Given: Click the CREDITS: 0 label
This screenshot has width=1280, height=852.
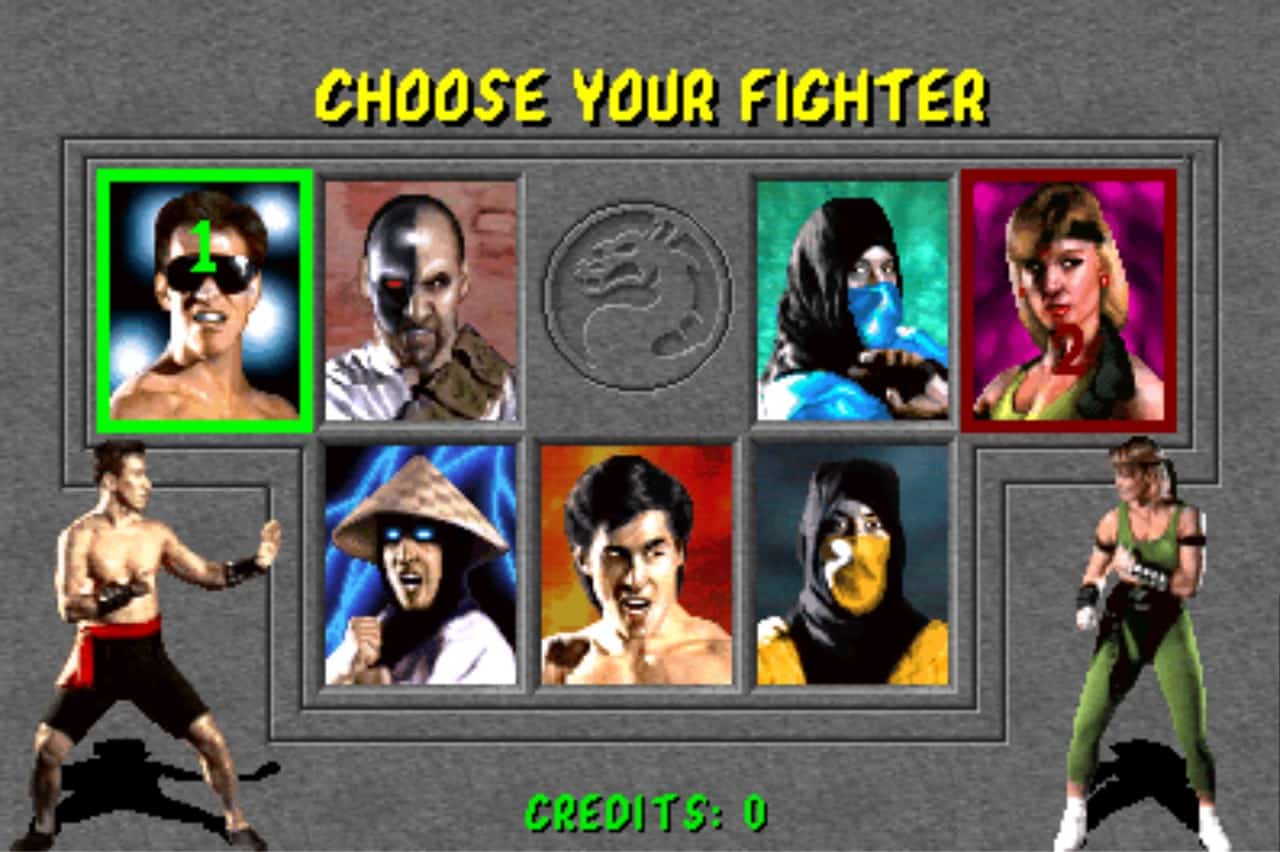Looking at the screenshot, I should coord(643,812).
